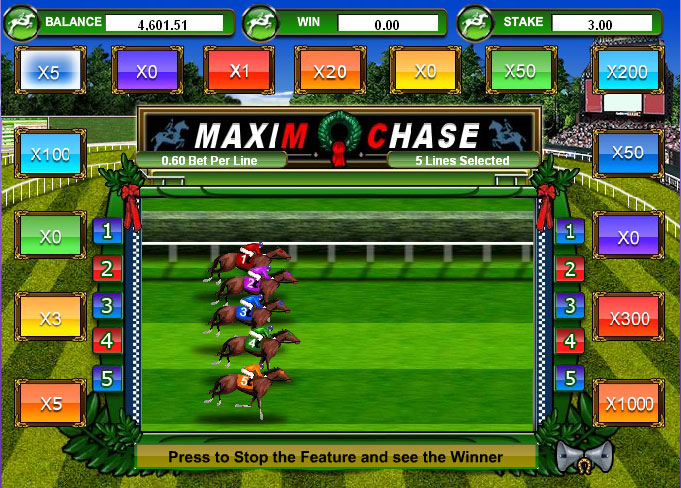
Task: Choose the red X300 multiplier tile
Action: (x=628, y=320)
